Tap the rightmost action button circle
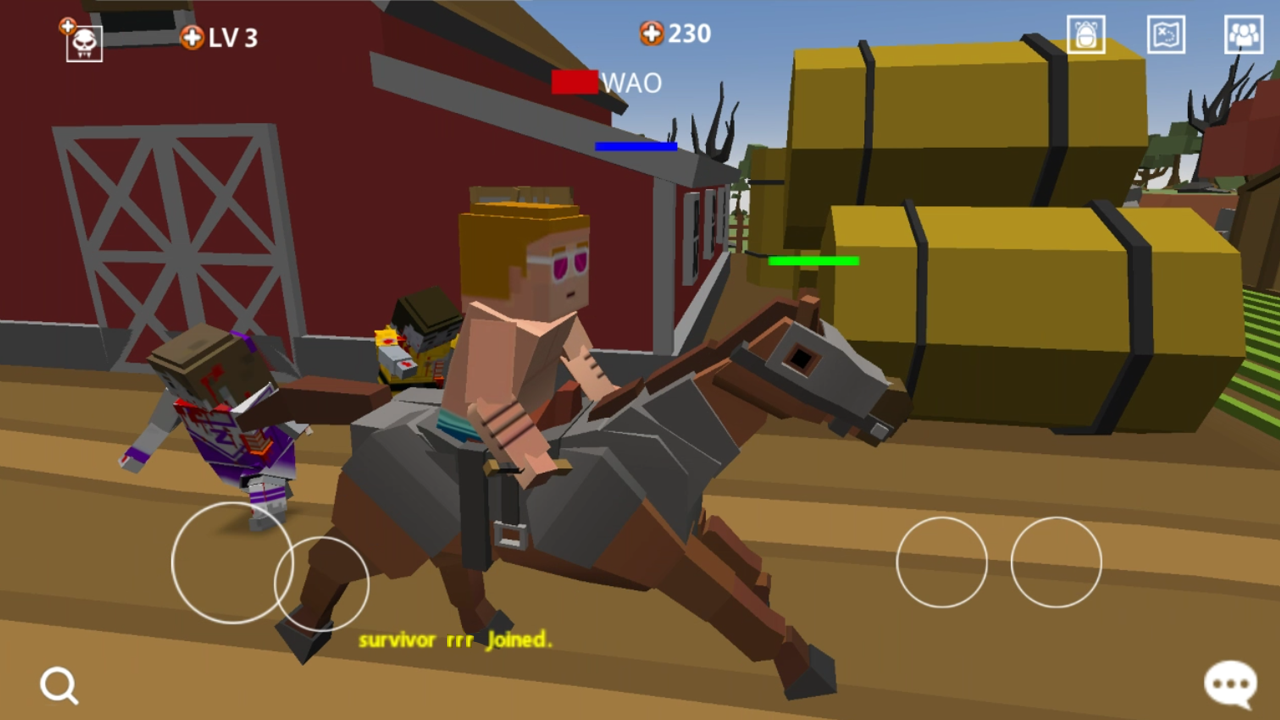Screen dimensions: 1280x720 coord(1056,563)
